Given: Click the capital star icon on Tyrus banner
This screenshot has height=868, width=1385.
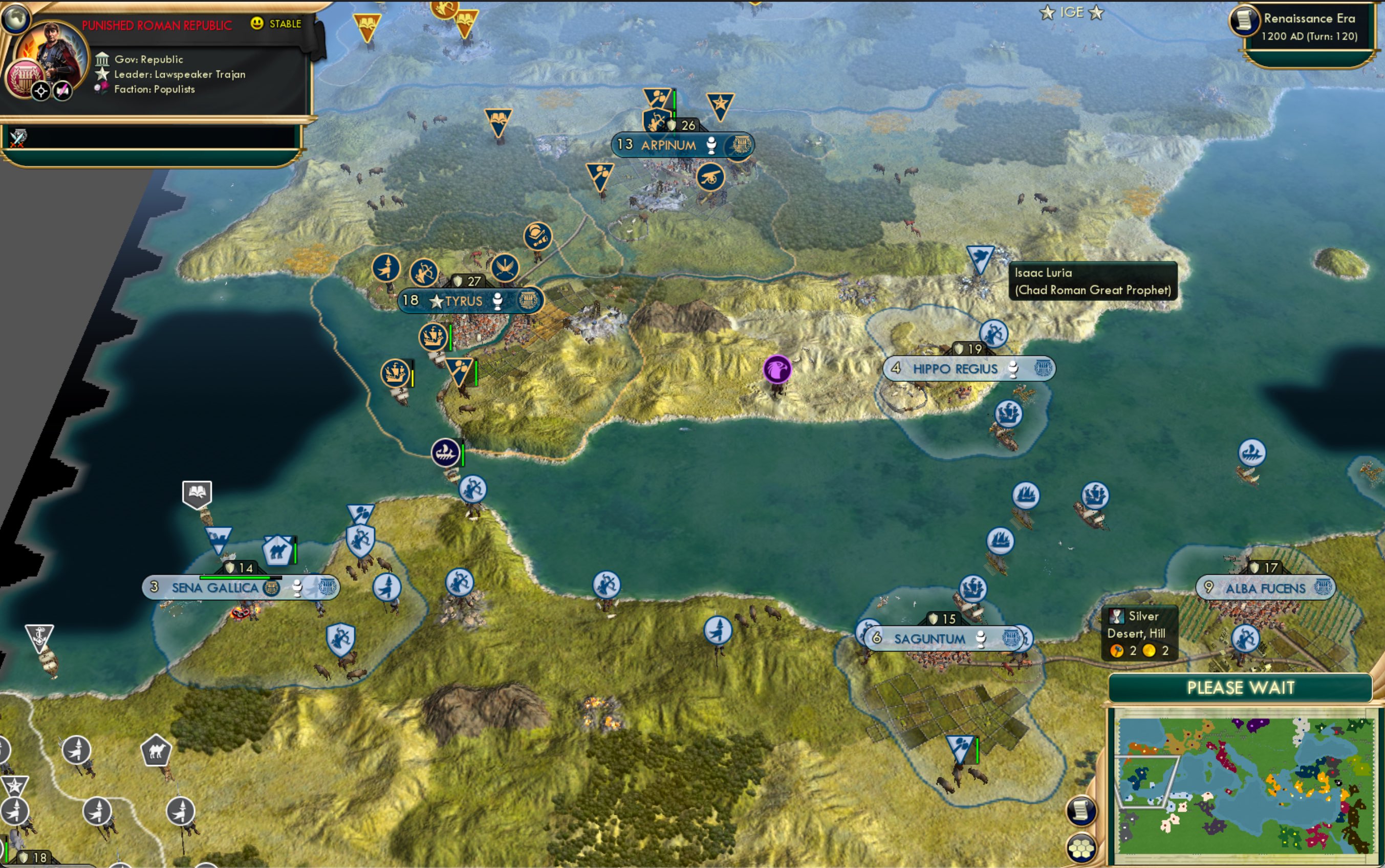Looking at the screenshot, I should click(437, 301).
